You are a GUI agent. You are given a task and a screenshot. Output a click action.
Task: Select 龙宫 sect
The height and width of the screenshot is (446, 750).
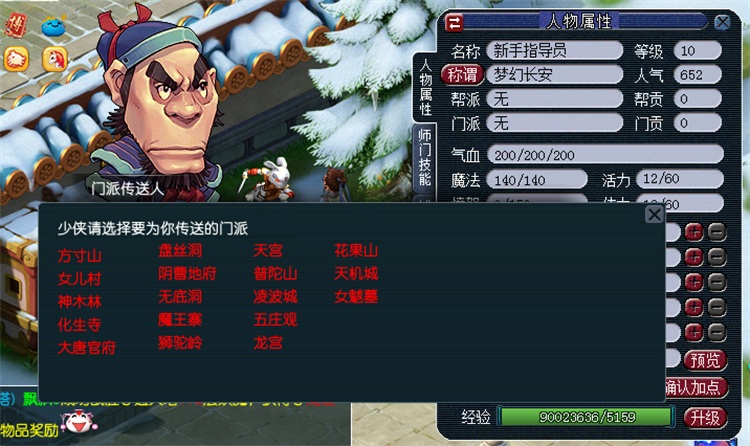coord(268,342)
